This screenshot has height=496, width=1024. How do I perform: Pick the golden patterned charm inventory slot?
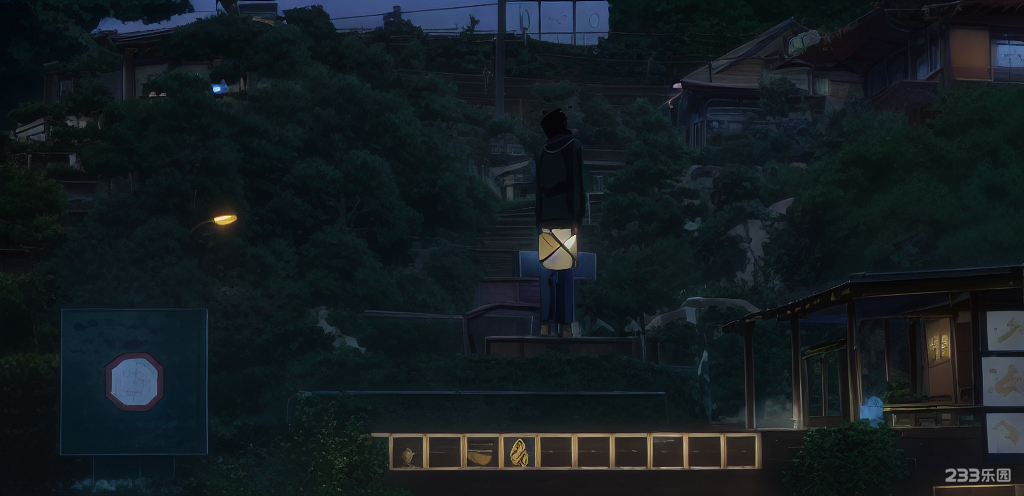pyautogui.click(x=519, y=452)
